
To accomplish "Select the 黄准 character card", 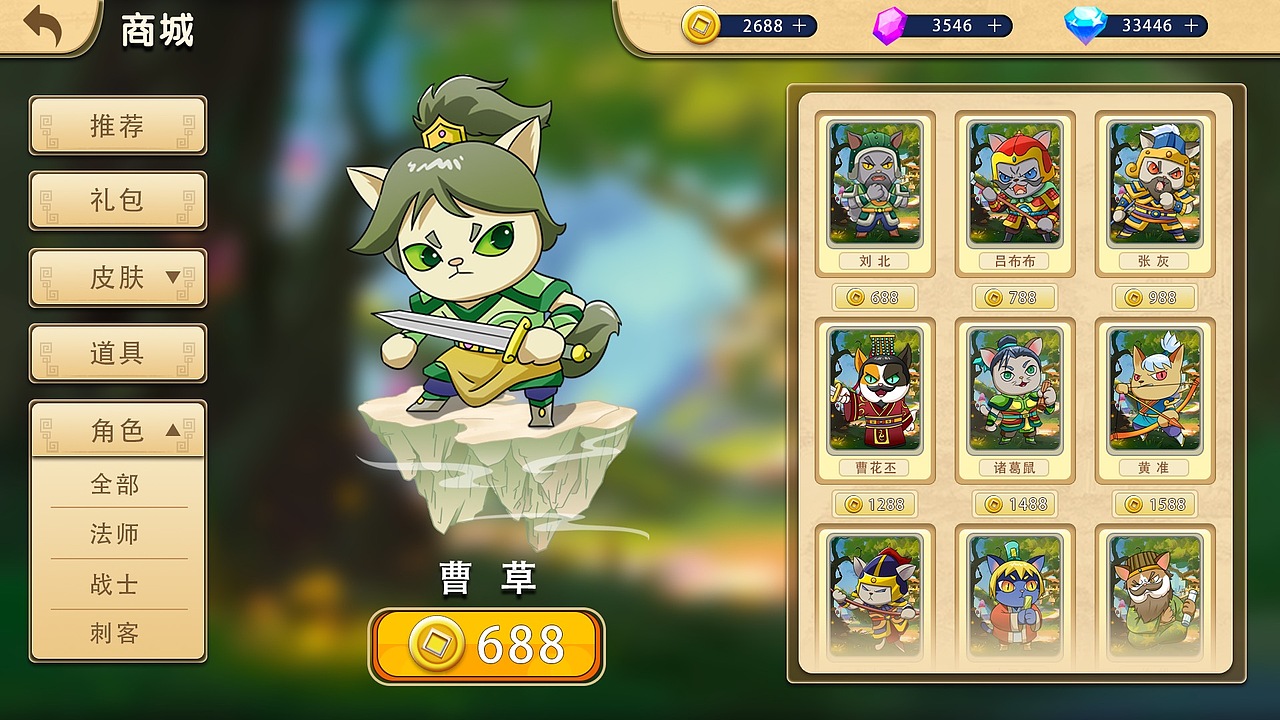I will tap(1154, 397).
